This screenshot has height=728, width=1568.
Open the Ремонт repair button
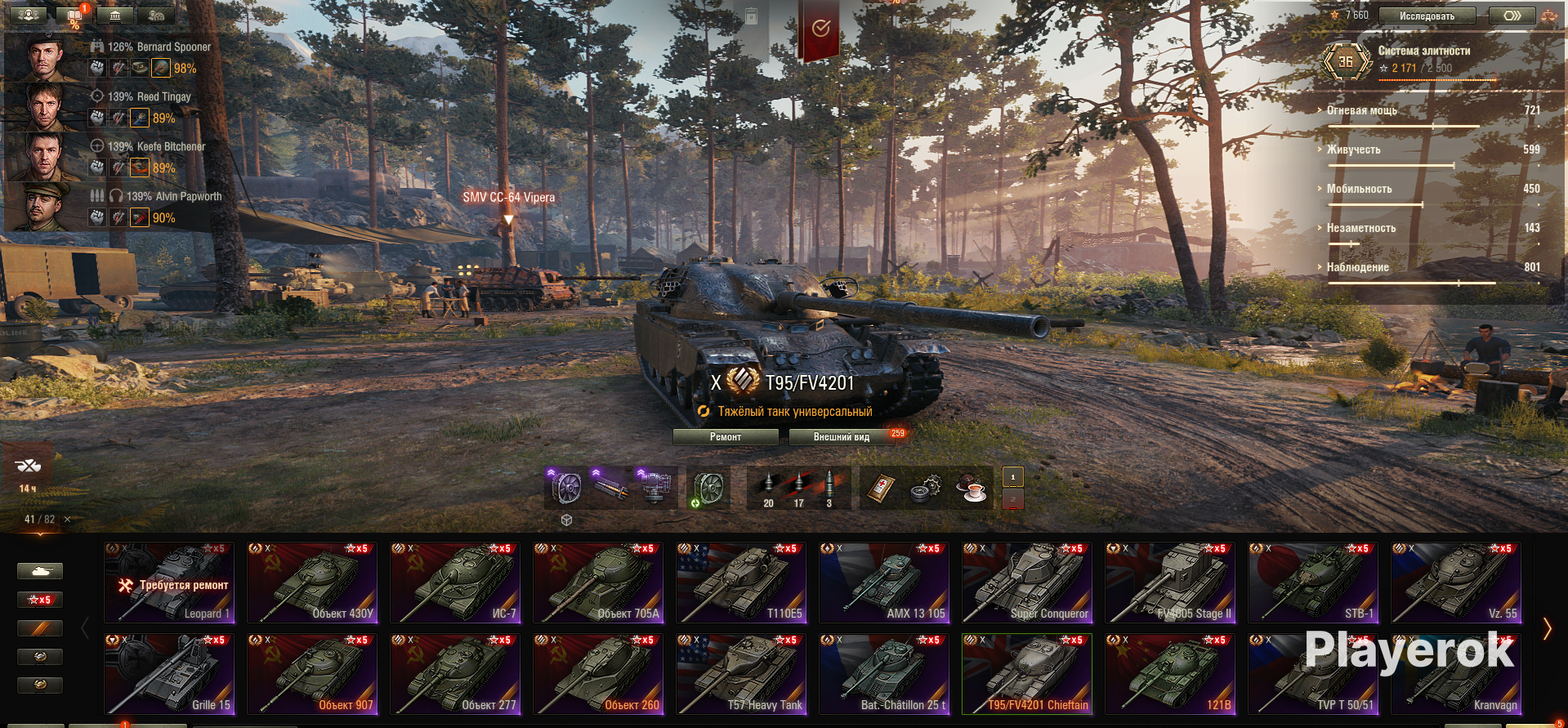(725, 437)
